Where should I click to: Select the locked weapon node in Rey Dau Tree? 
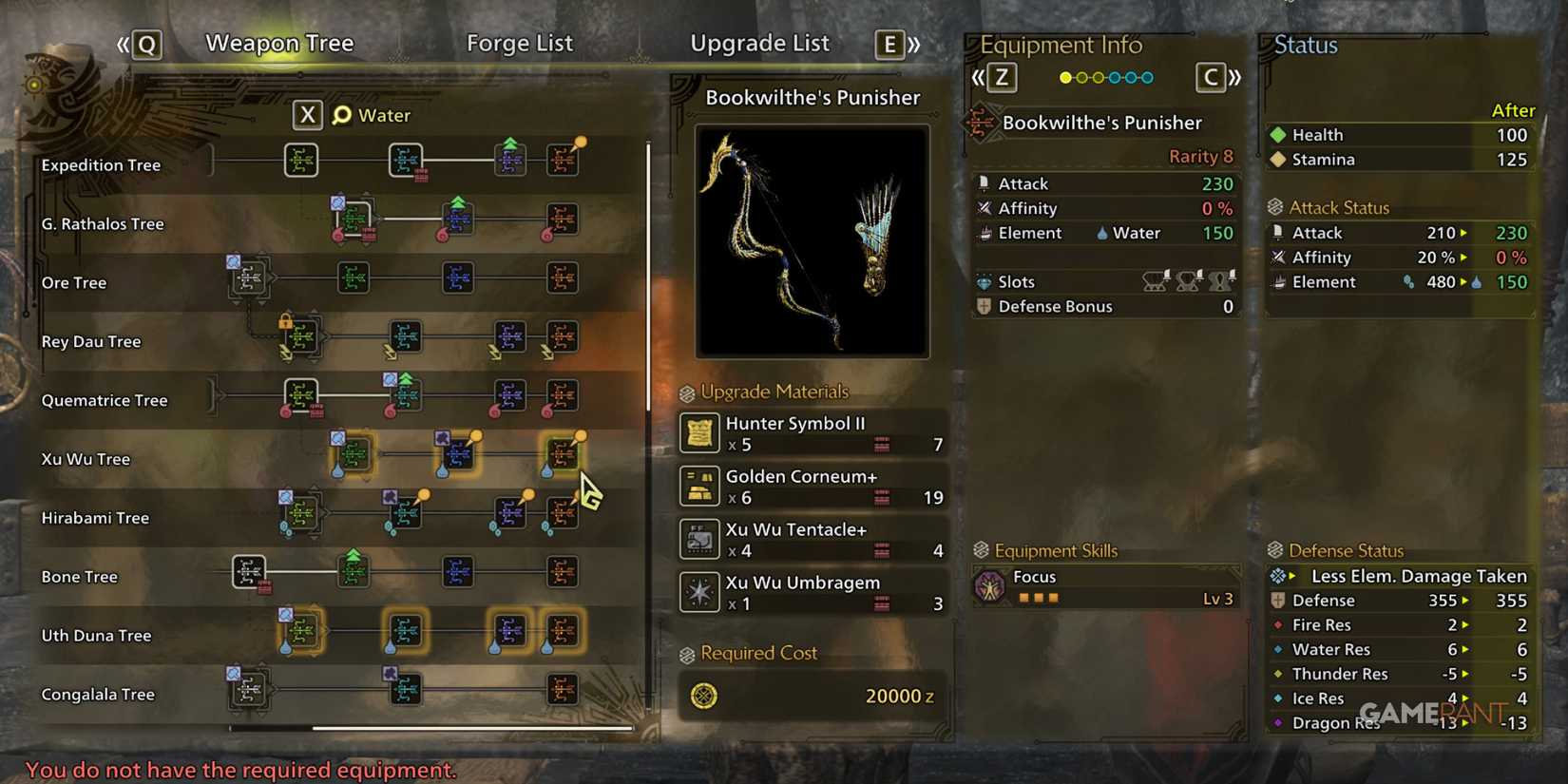[x=301, y=337]
